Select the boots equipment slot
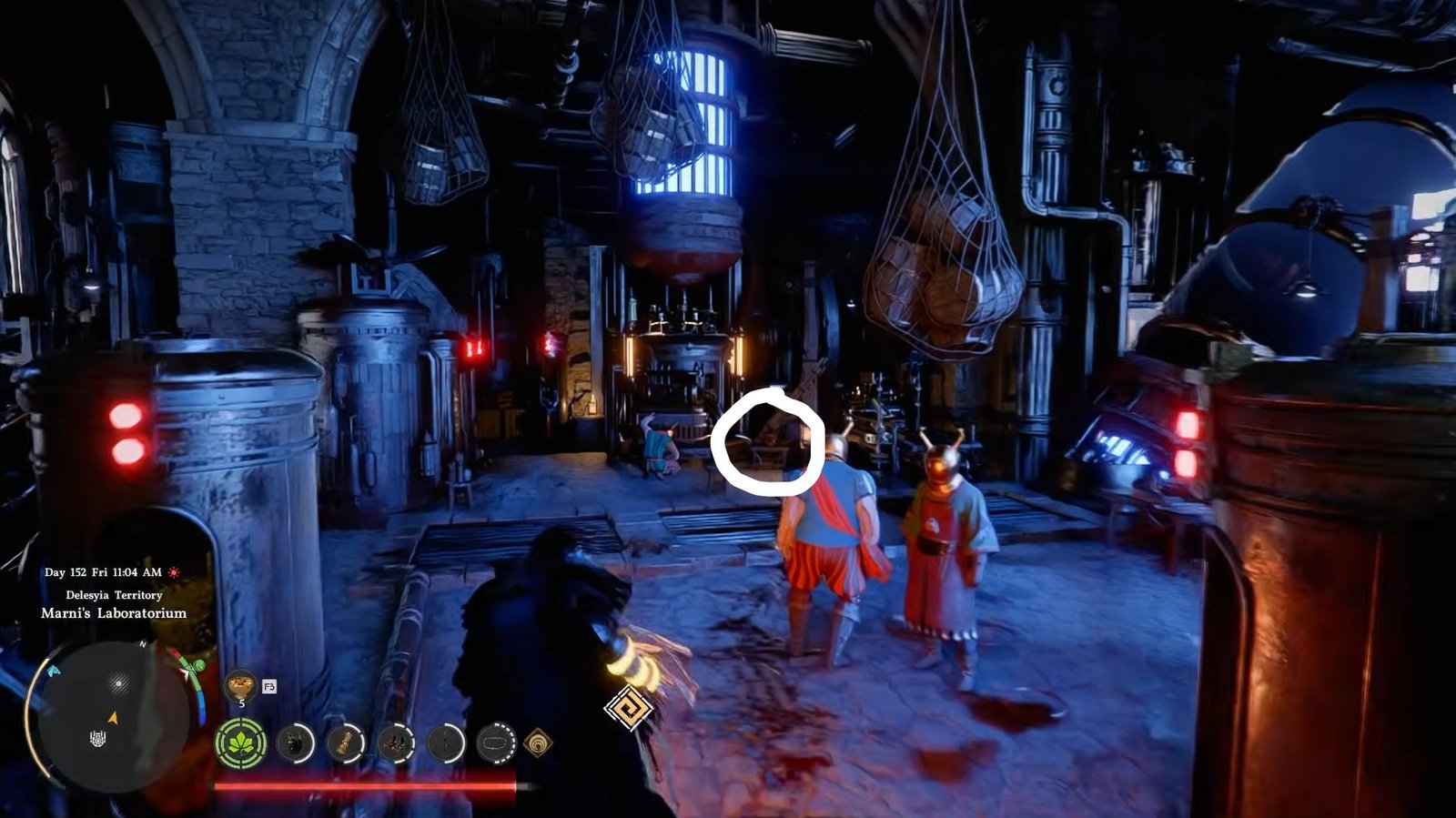 point(396,743)
